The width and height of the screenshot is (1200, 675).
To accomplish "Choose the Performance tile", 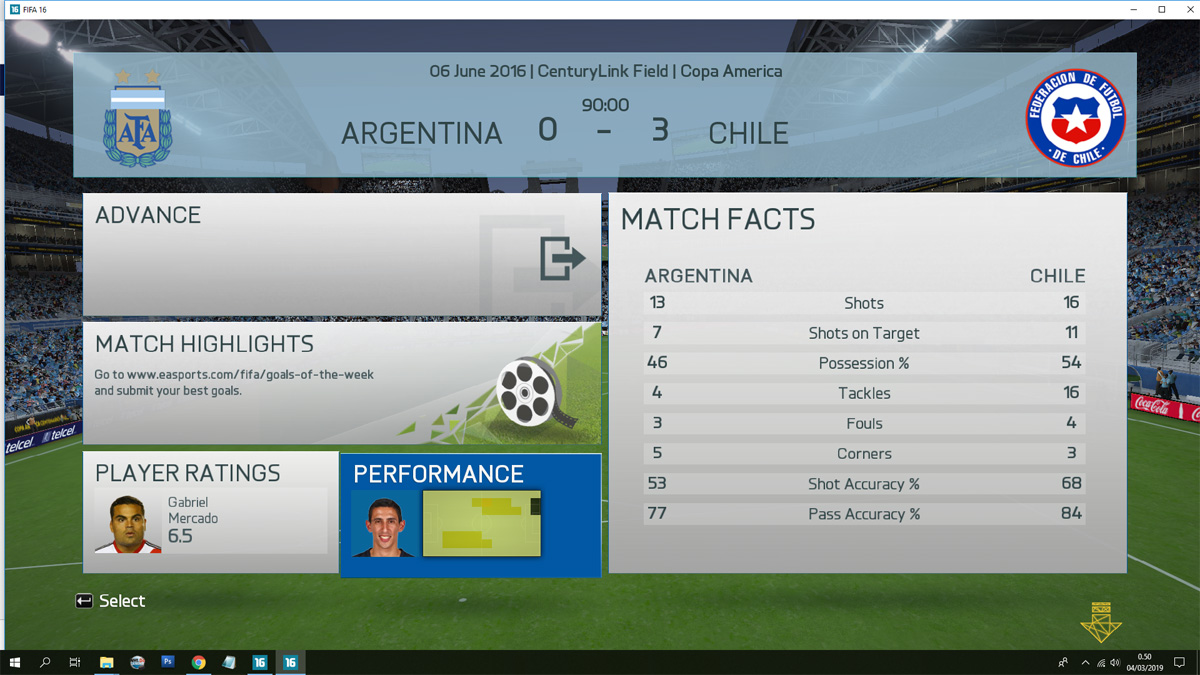I will 470,514.
